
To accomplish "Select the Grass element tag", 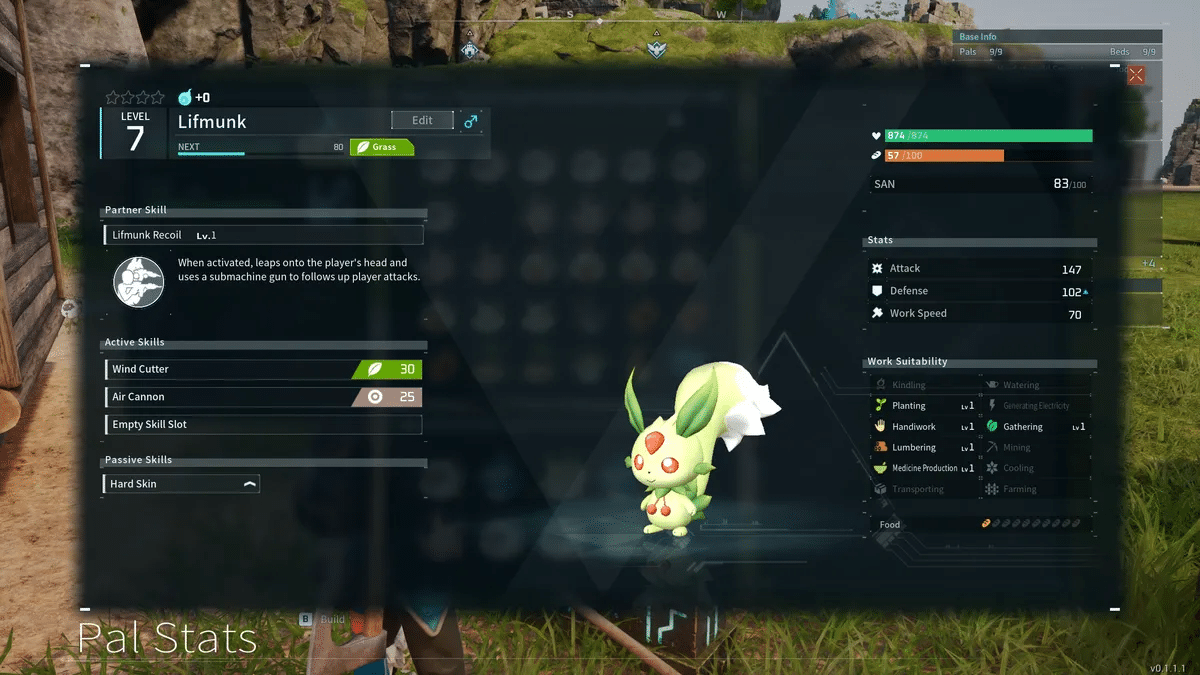I will coord(381,147).
